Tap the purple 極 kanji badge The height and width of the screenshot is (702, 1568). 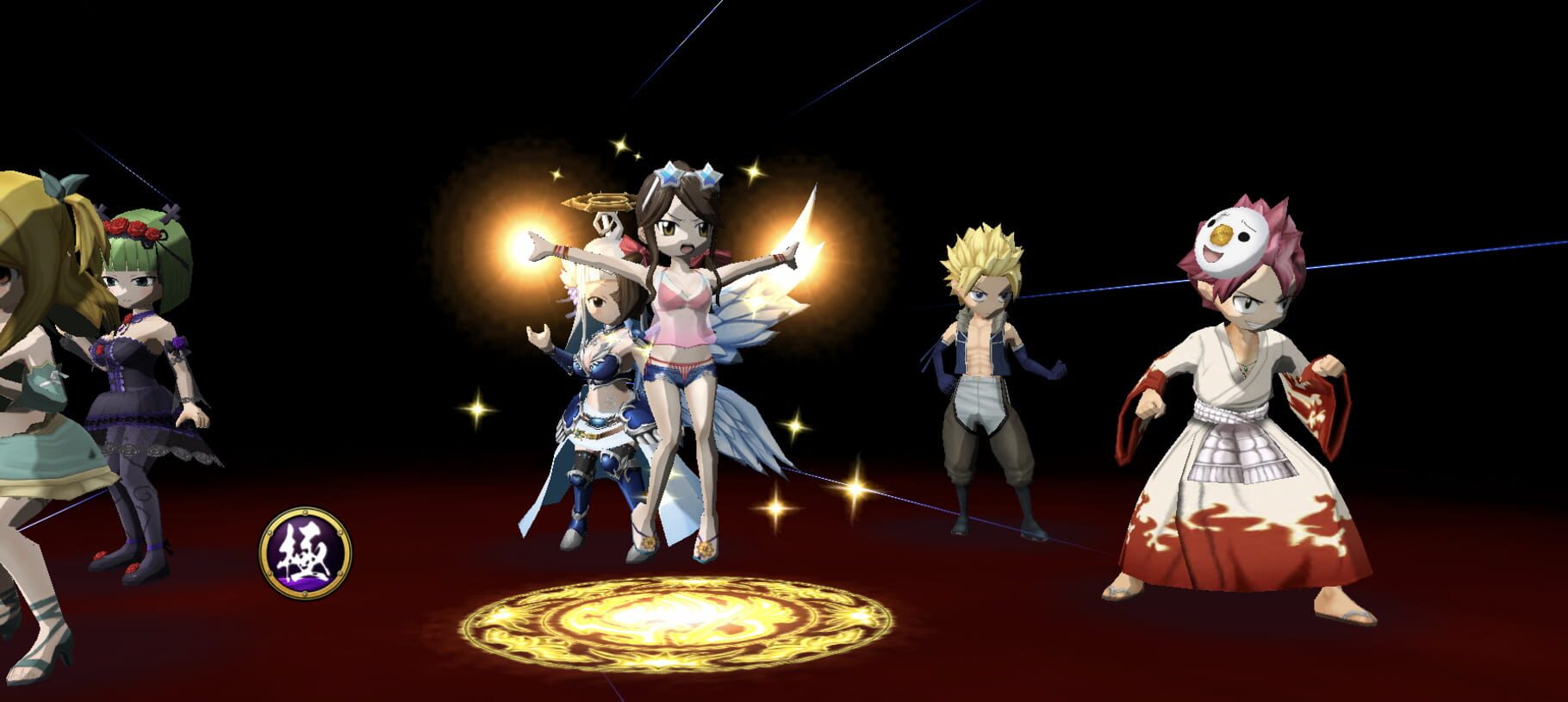306,552
